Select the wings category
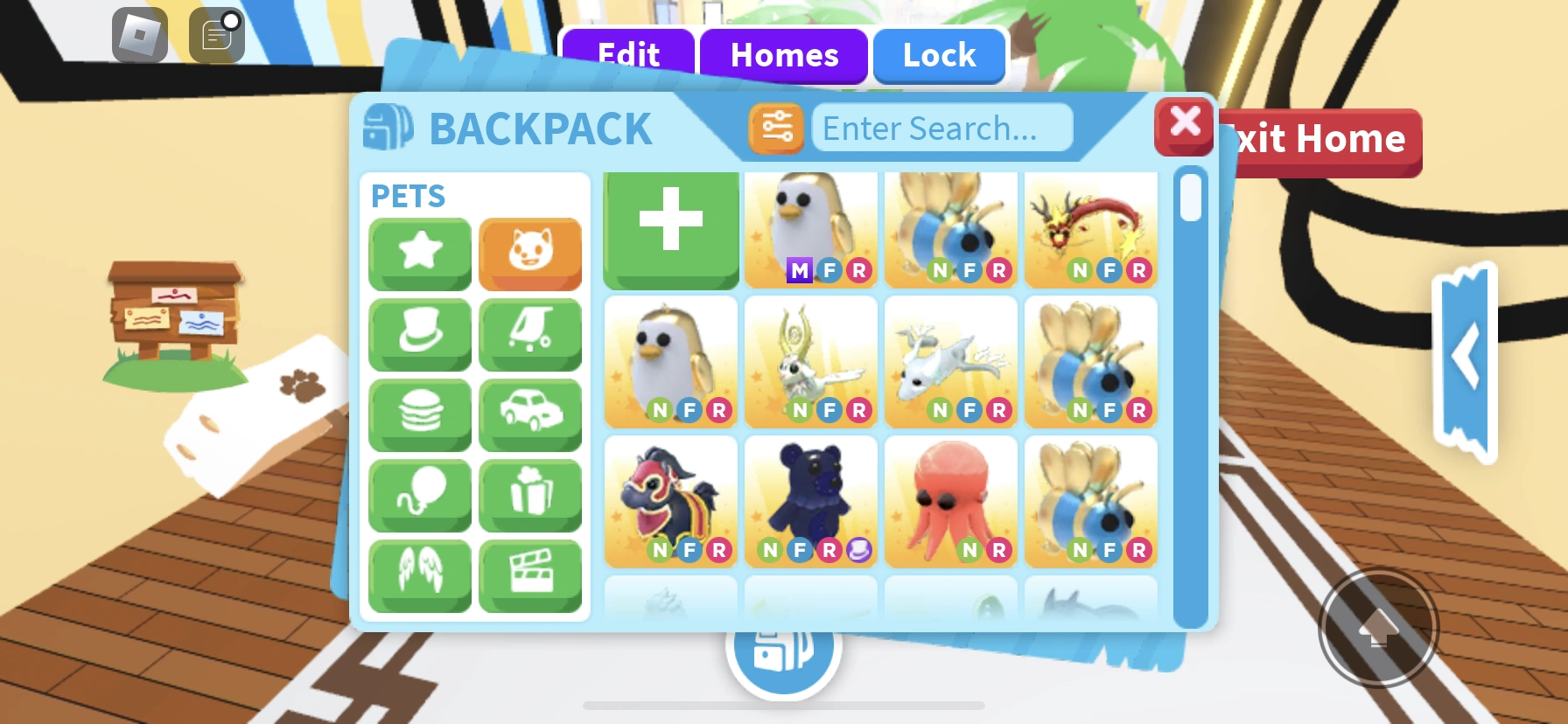The width and height of the screenshot is (1568, 724). (418, 574)
